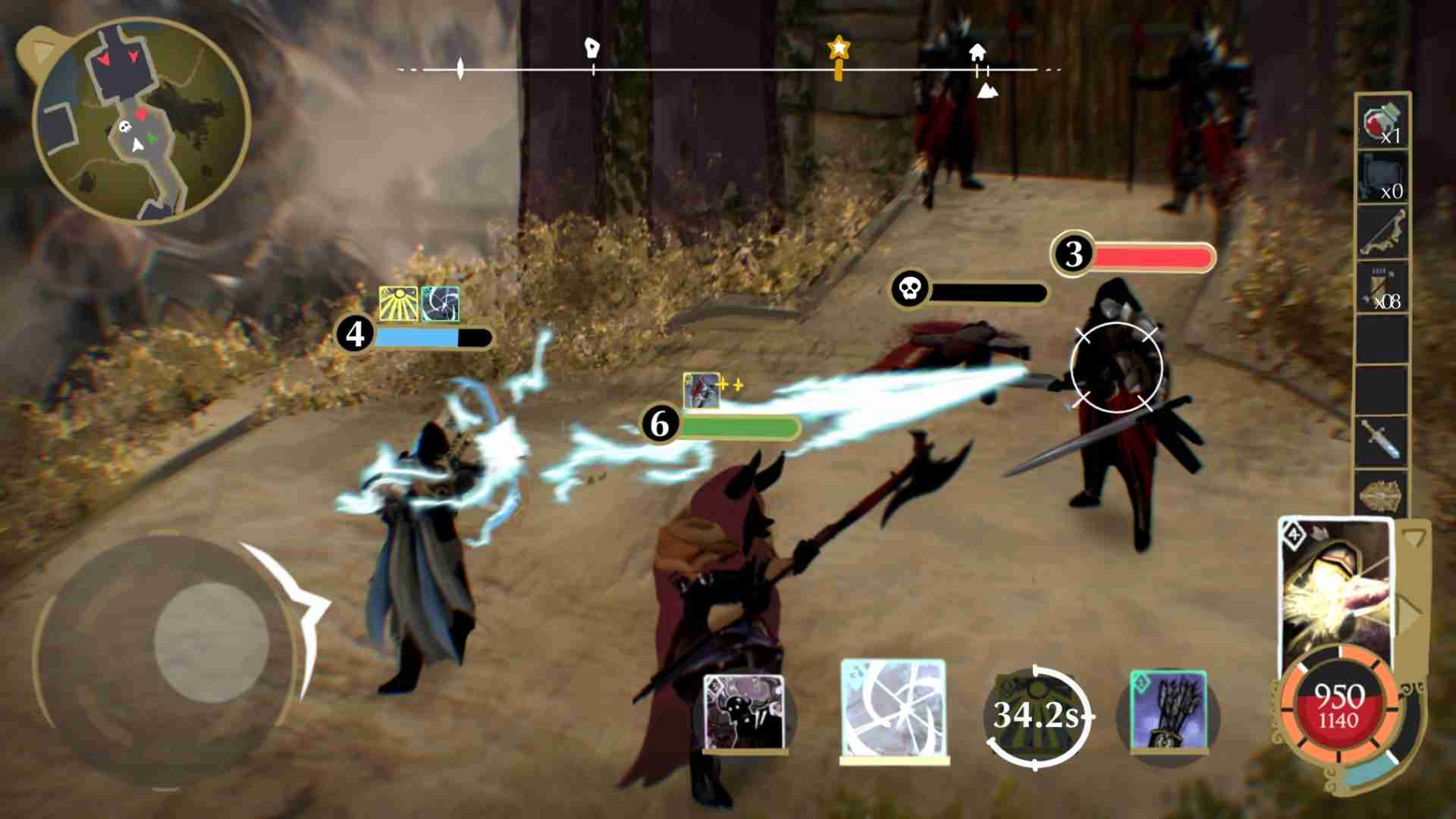The height and width of the screenshot is (819, 1456).
Task: Equip the bow weapon slot
Action: 1382,232
